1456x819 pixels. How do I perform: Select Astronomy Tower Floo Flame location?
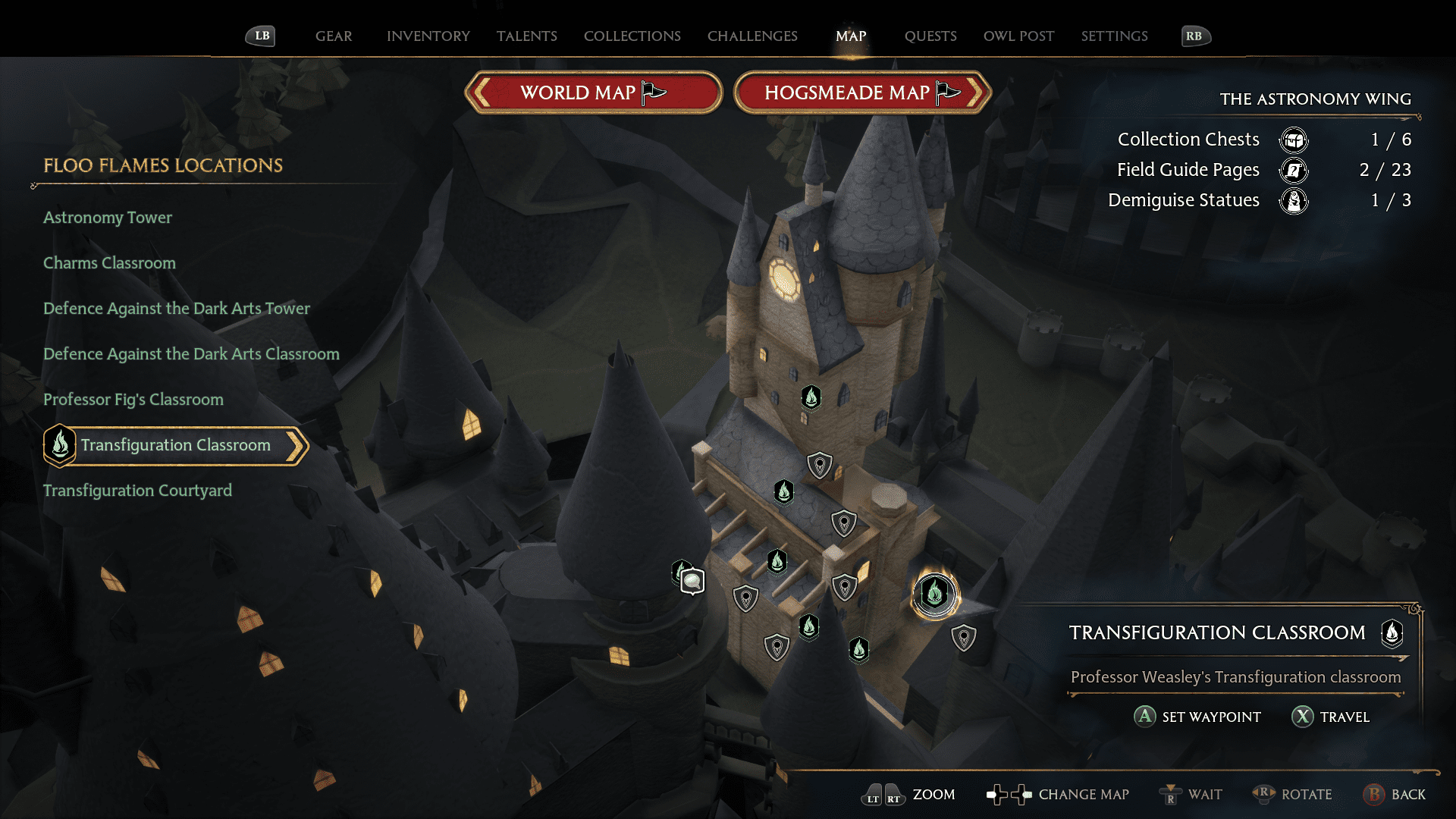click(x=108, y=218)
